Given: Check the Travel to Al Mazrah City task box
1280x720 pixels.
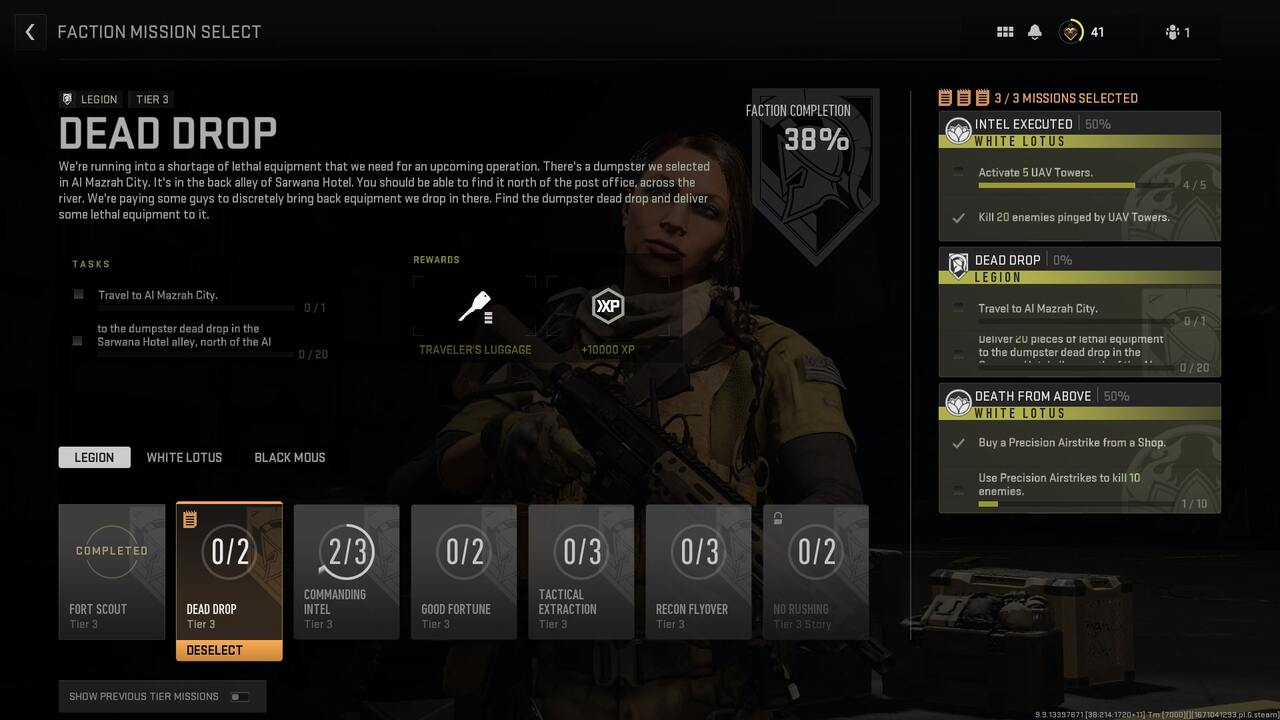Looking at the screenshot, I should (76, 294).
